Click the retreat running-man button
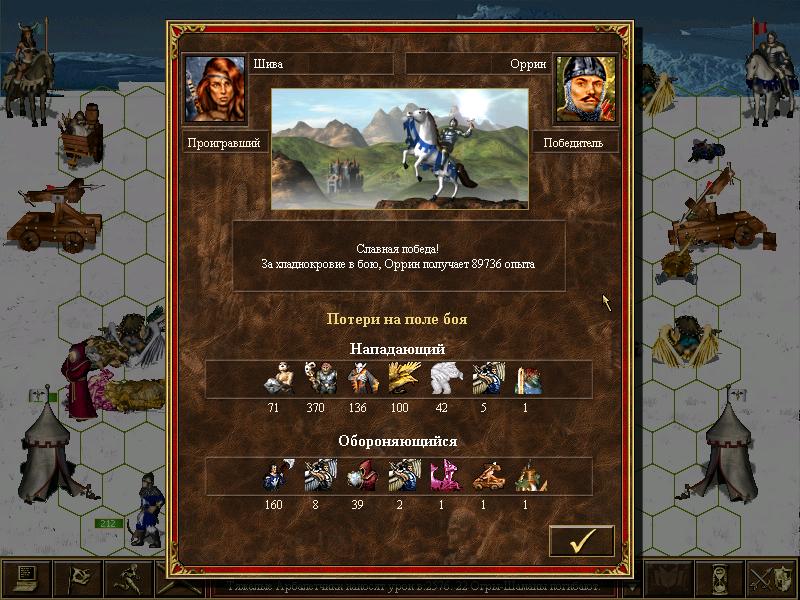Screen dimensions: 800x600 coord(128,579)
